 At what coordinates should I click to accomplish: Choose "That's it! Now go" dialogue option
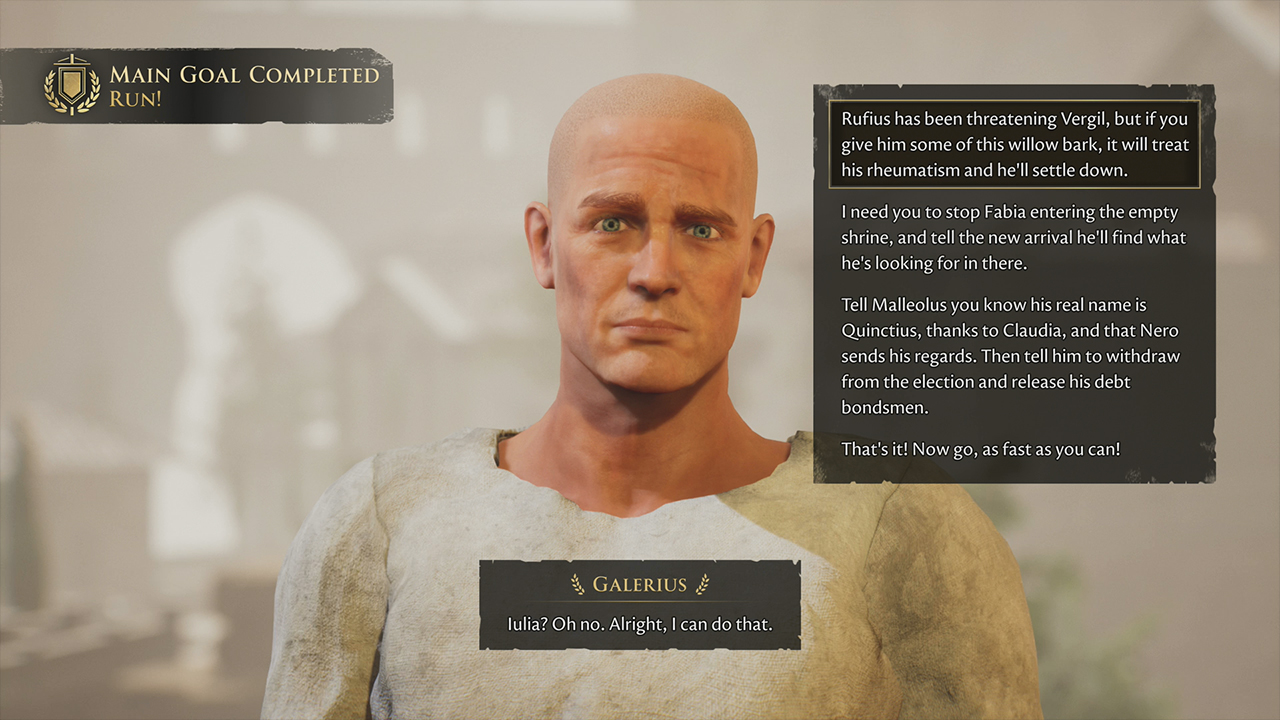click(981, 449)
